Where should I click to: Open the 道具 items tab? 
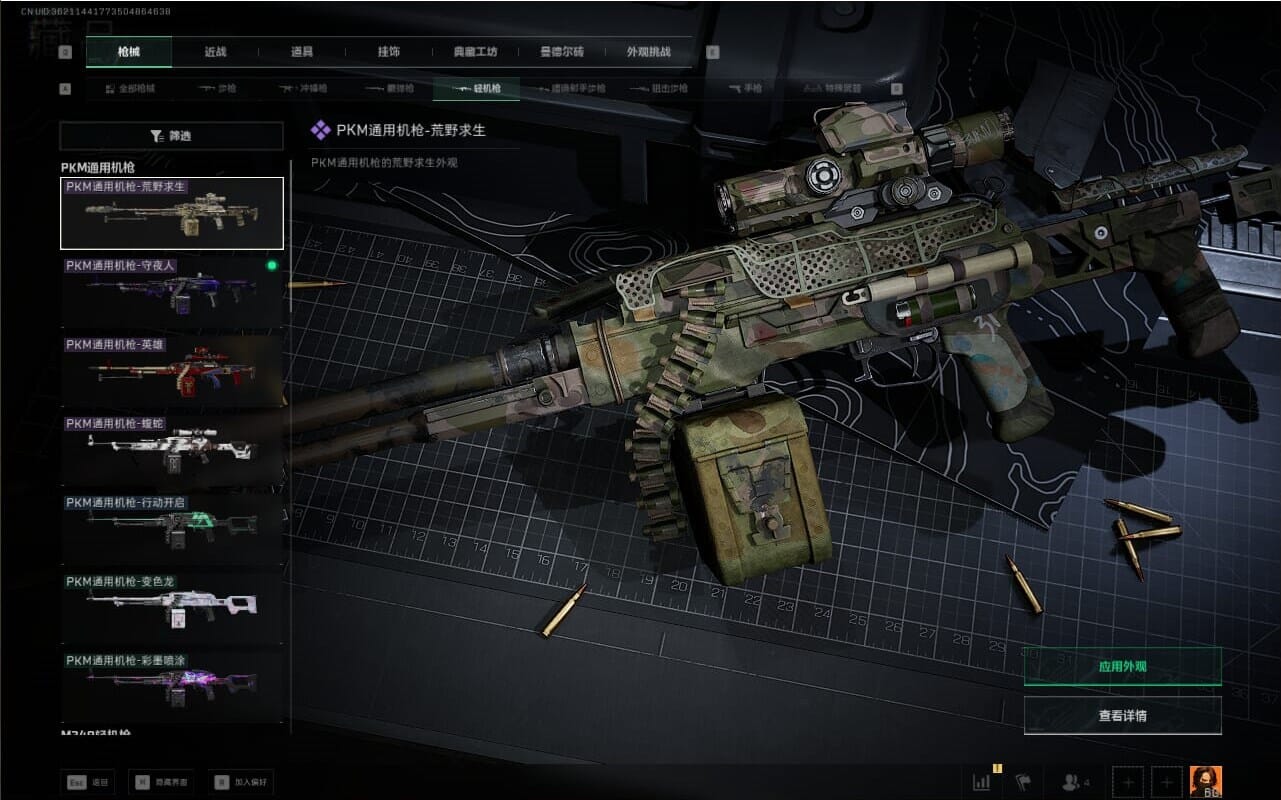[301, 52]
